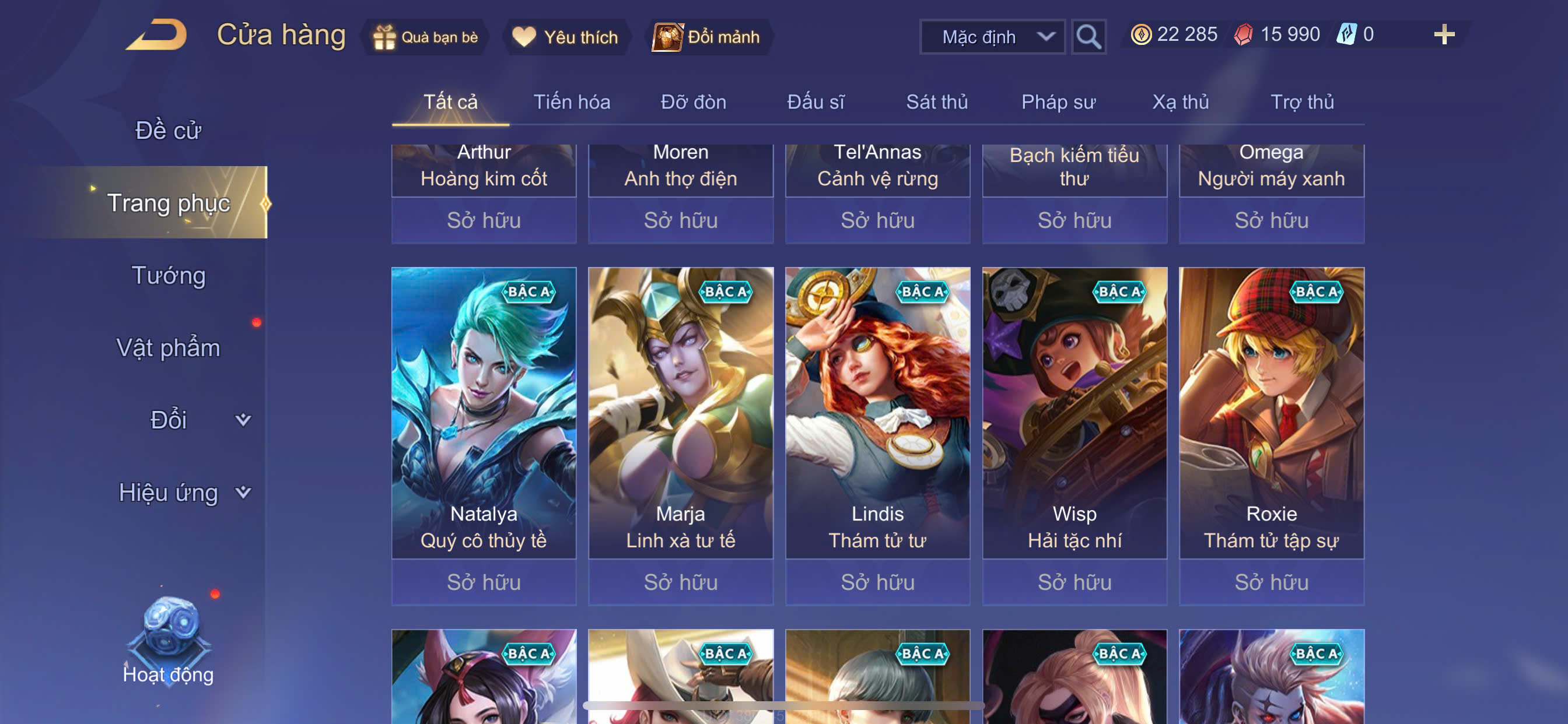This screenshot has height=724, width=1568.
Task: Switch to the Đỡ đòn tab
Action: pos(694,102)
